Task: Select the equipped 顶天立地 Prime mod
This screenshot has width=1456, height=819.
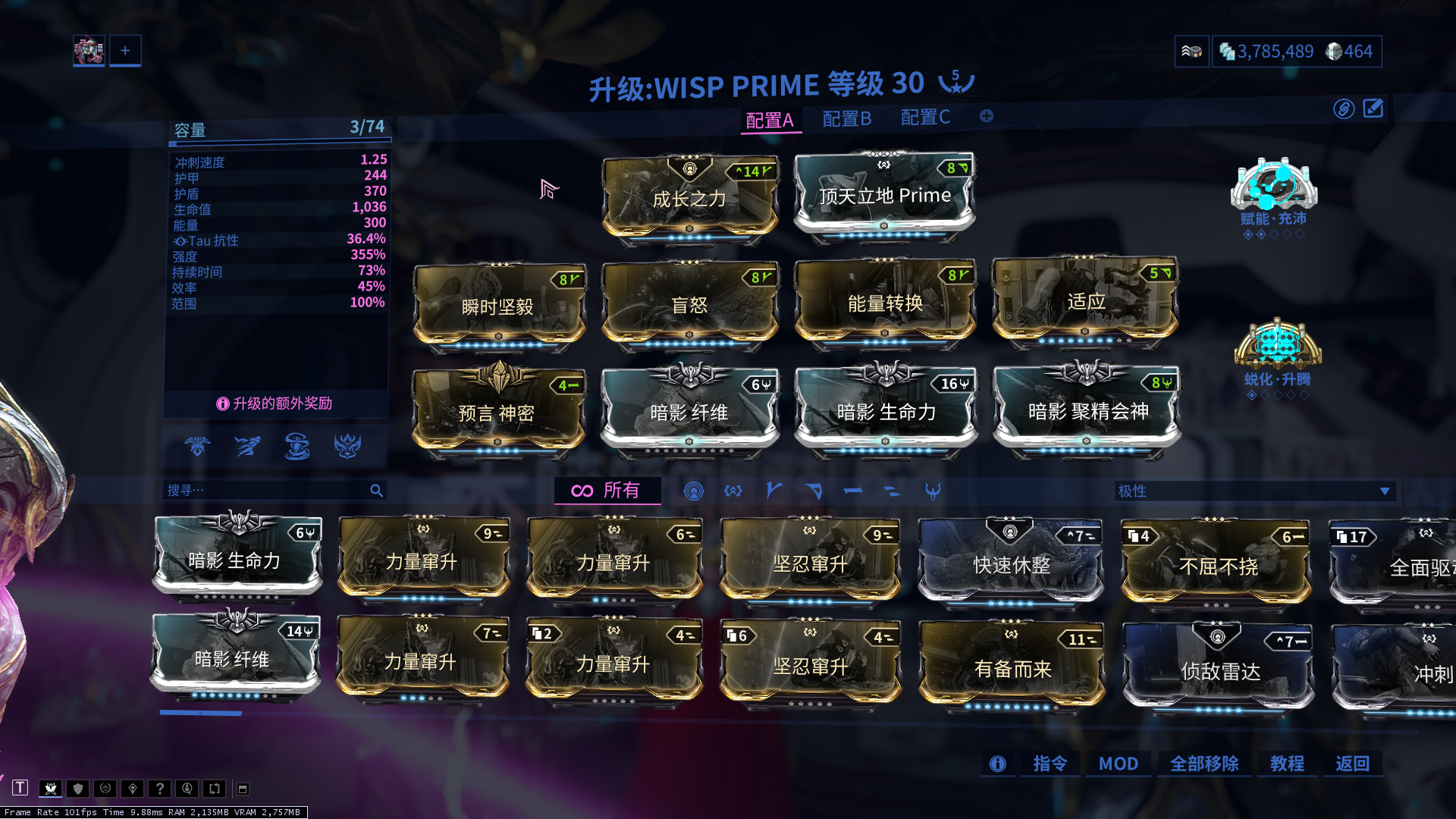Action: tap(884, 196)
